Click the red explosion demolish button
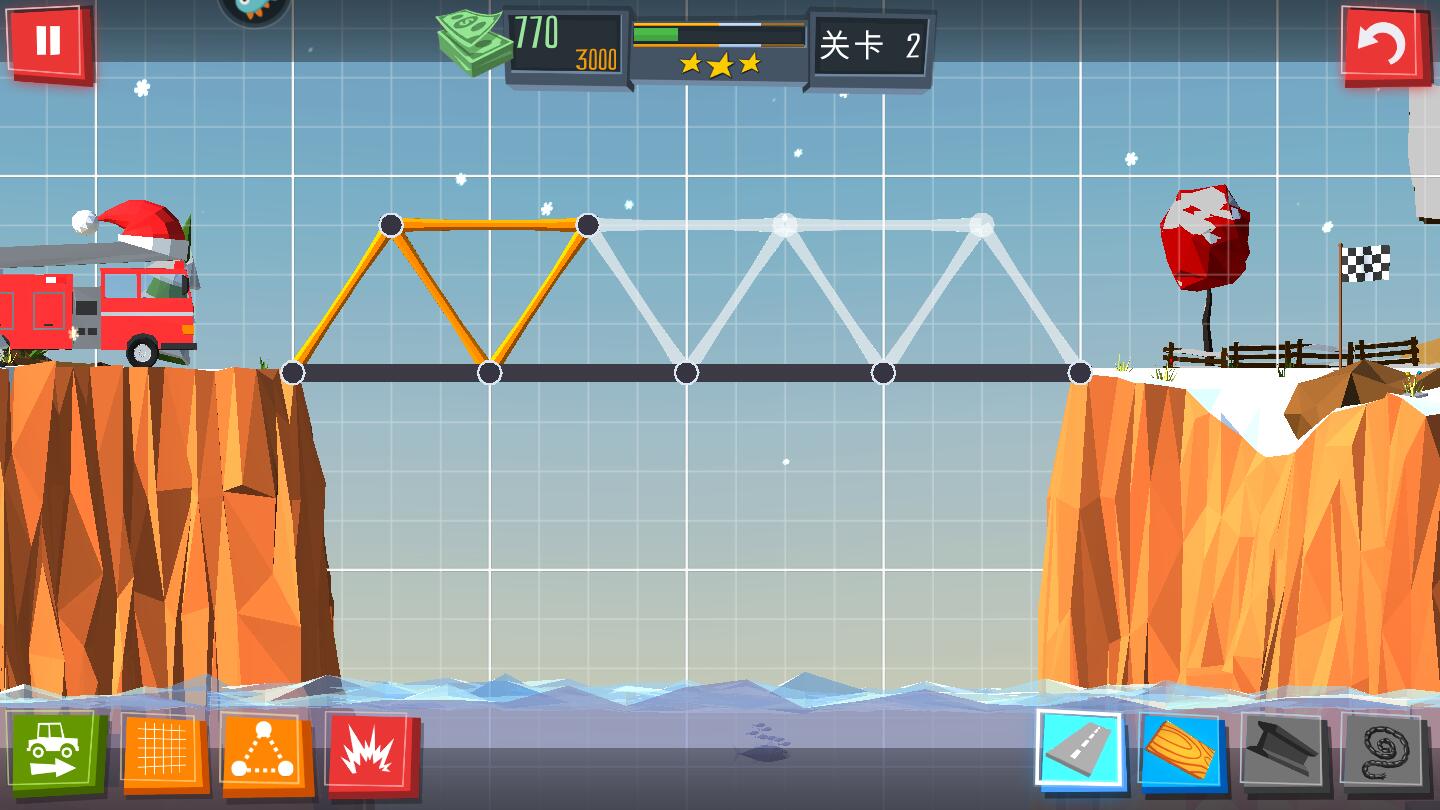 (x=372, y=754)
